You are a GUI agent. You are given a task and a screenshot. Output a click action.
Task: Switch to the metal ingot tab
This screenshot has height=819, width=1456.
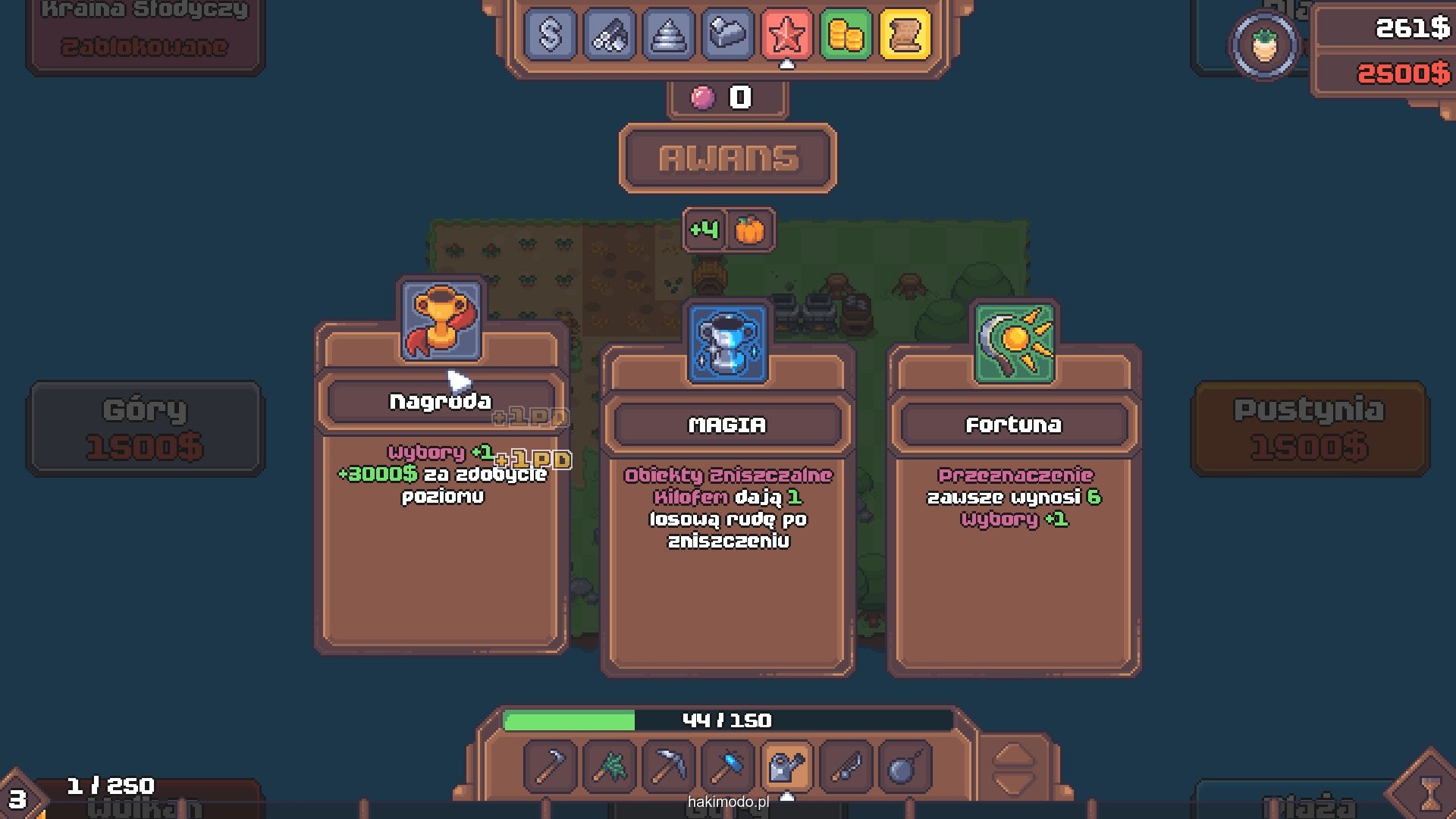tap(727, 34)
